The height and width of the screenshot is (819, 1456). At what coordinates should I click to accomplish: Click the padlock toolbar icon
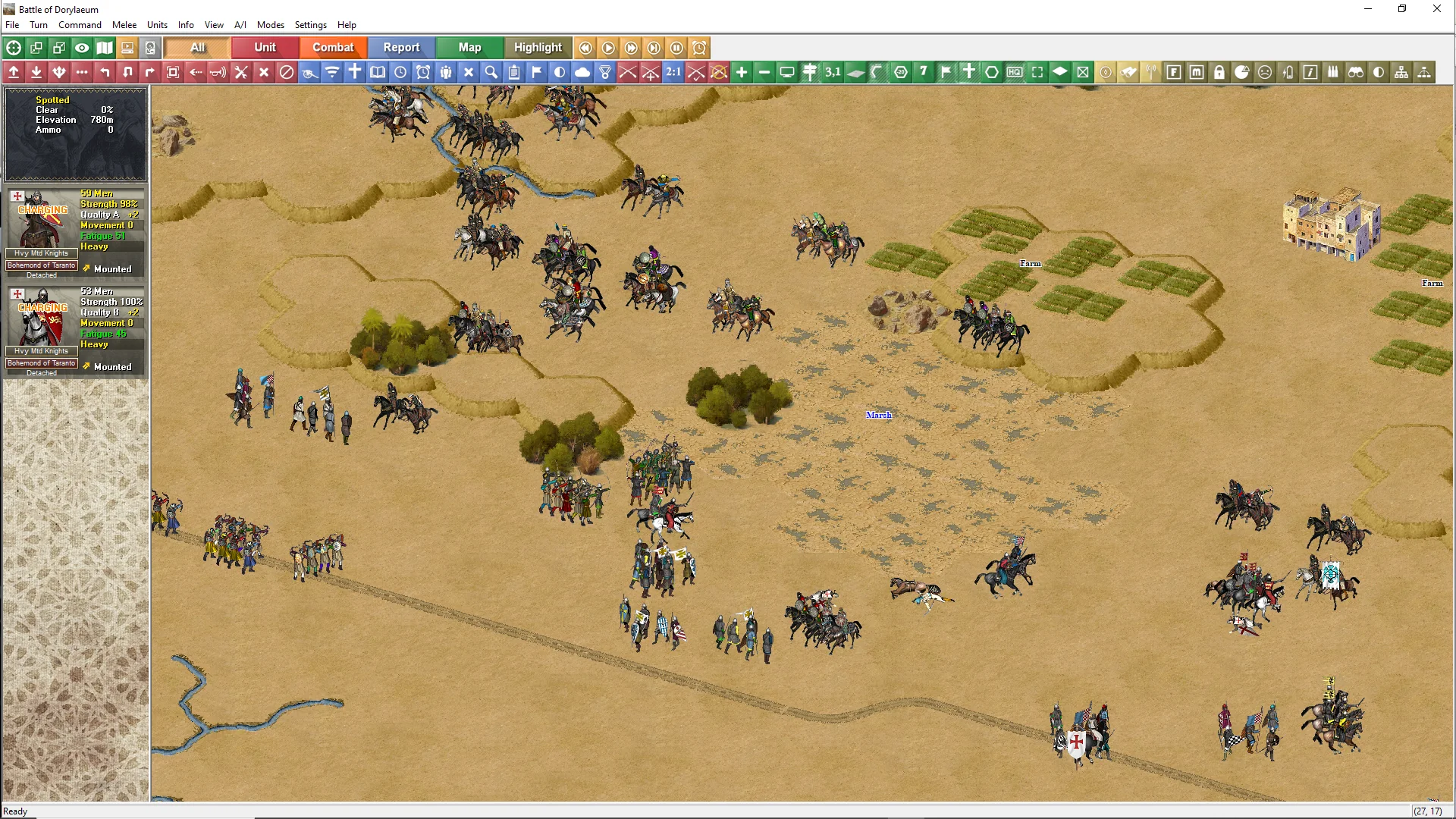pos(1219,72)
